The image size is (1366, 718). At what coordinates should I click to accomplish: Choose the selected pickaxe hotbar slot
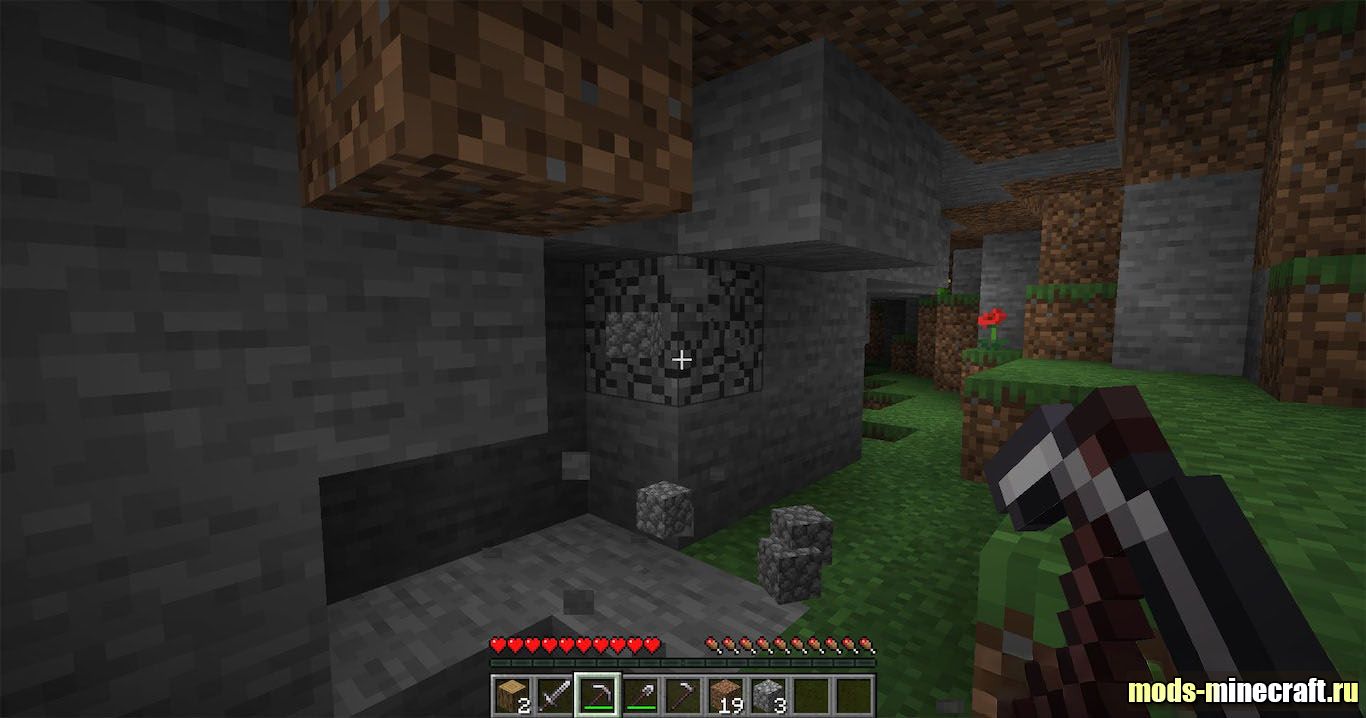[x=597, y=694]
